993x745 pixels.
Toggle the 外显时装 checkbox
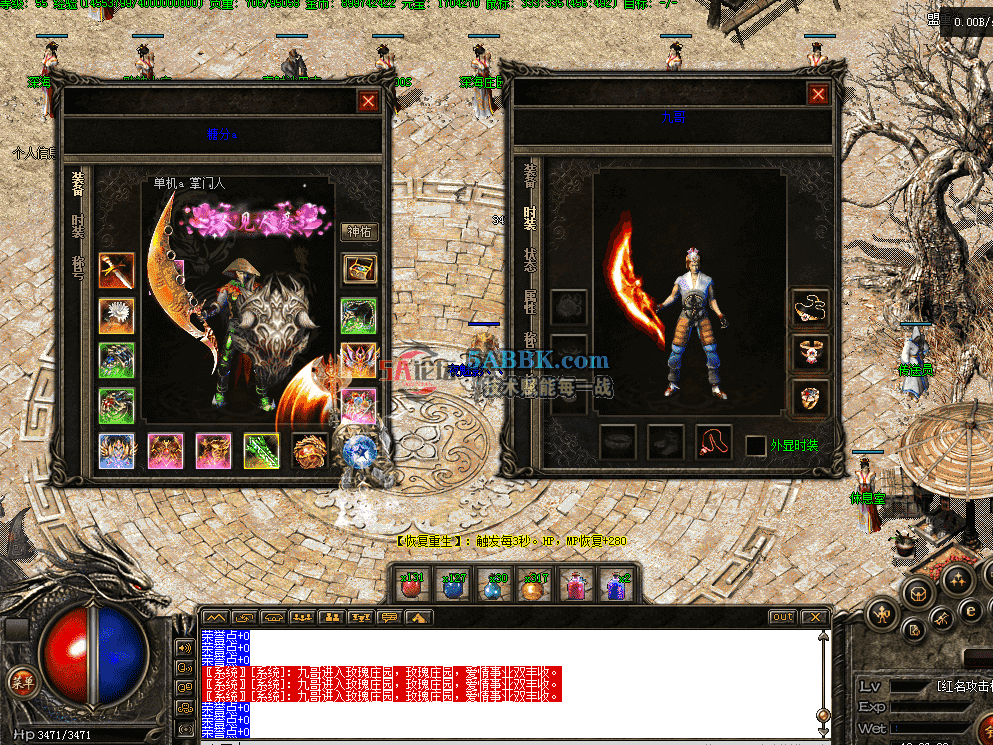(756, 446)
